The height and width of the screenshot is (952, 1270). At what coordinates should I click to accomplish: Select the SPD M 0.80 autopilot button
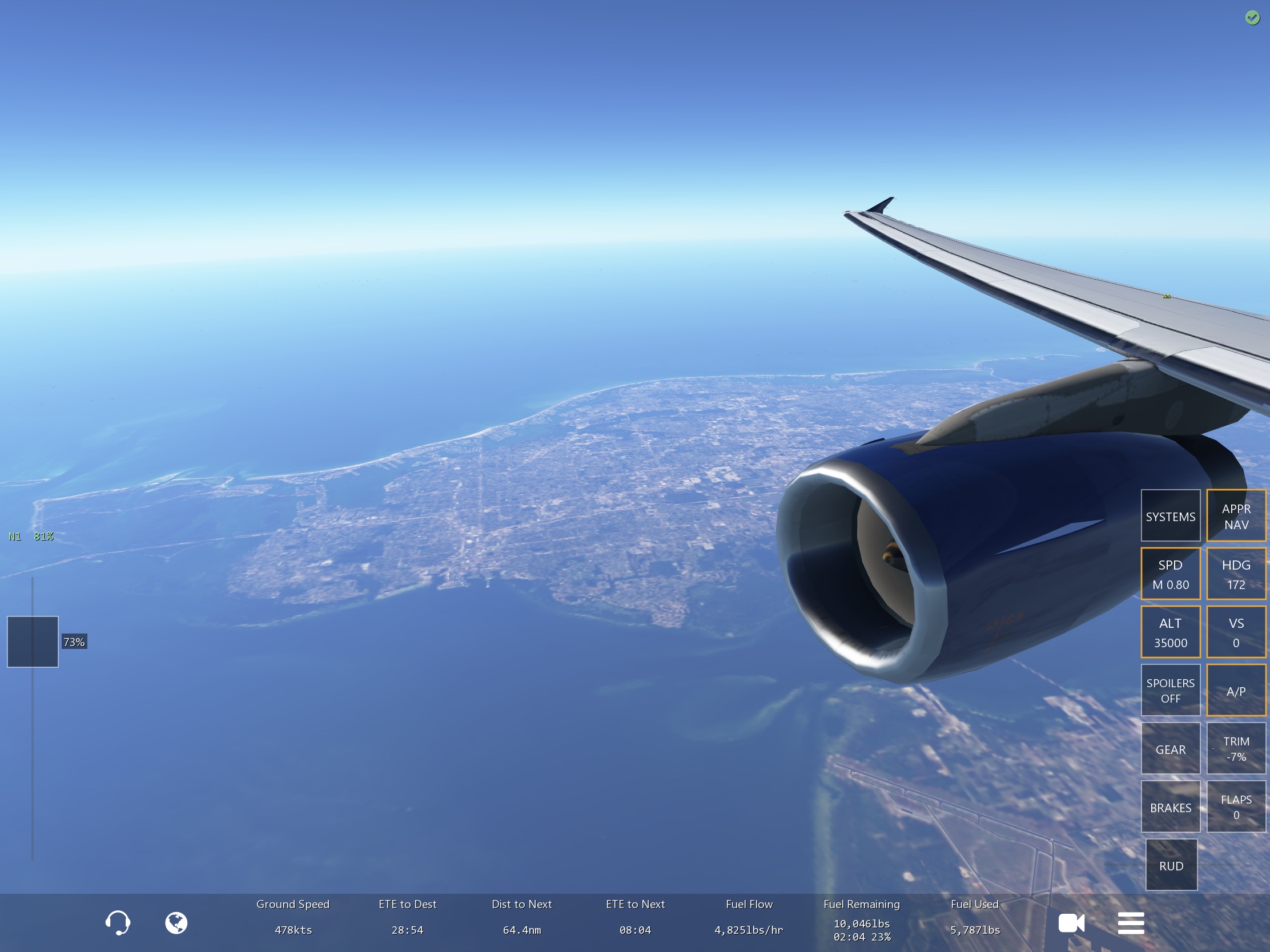click(x=1170, y=574)
